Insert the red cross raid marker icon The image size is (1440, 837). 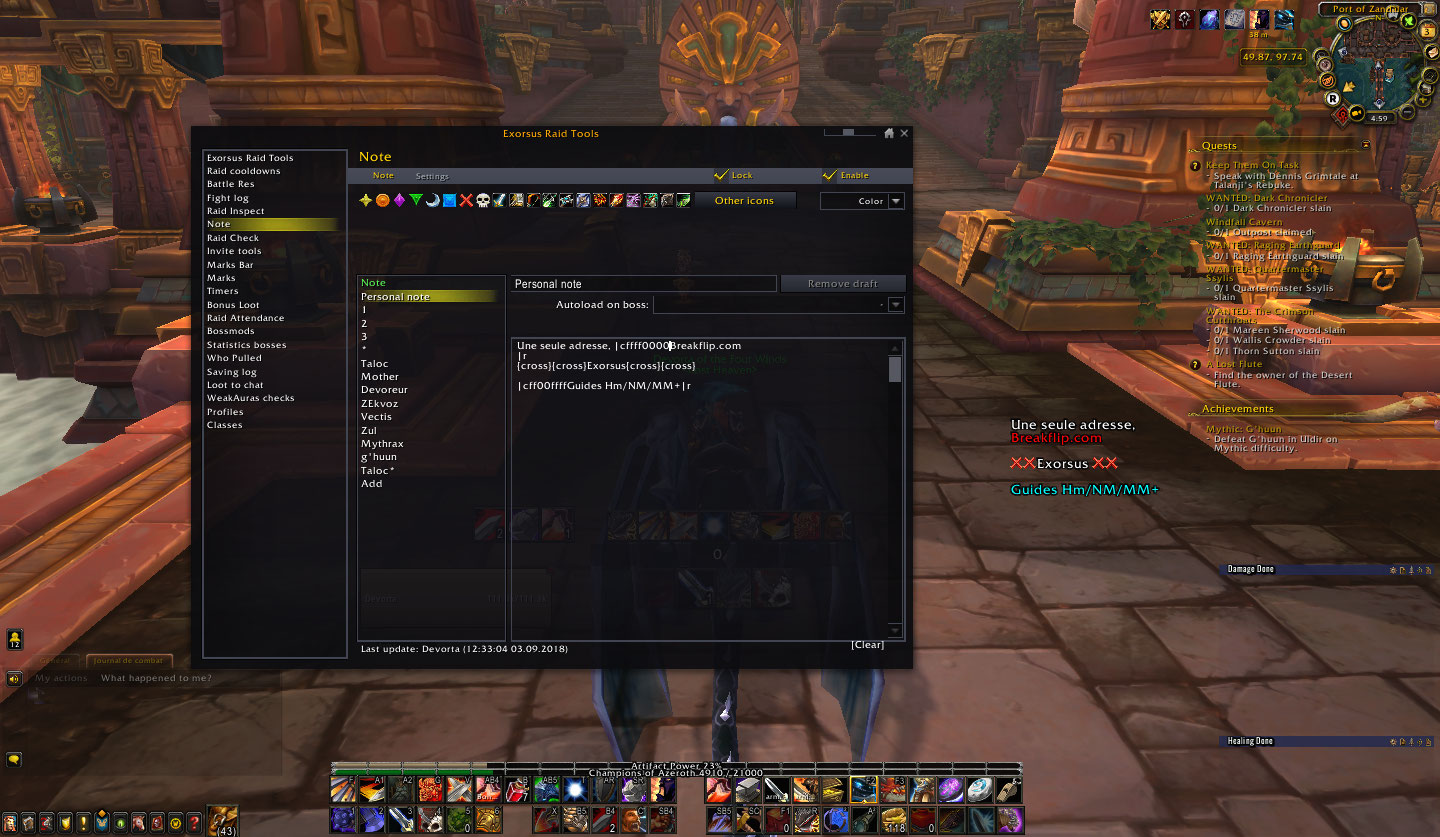point(467,200)
